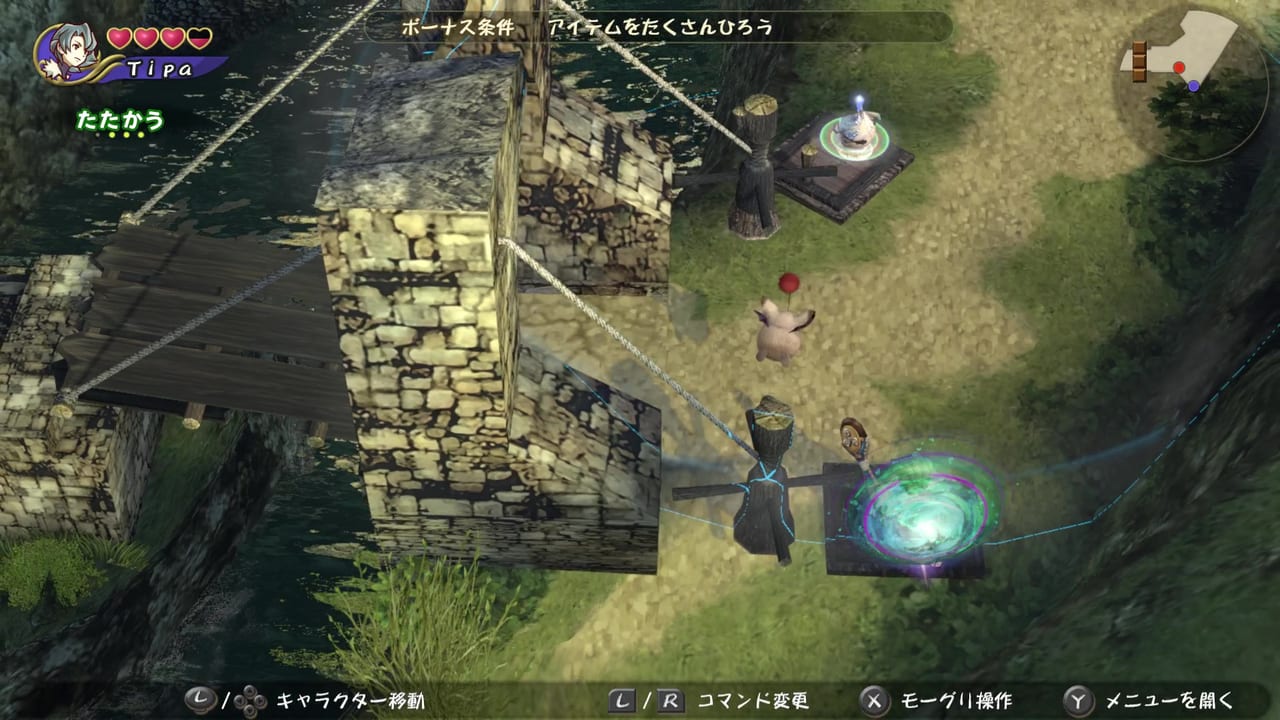This screenshot has height=720, width=1280.
Task: Click the Y button prompt for opening menu
Action: tap(1078, 700)
